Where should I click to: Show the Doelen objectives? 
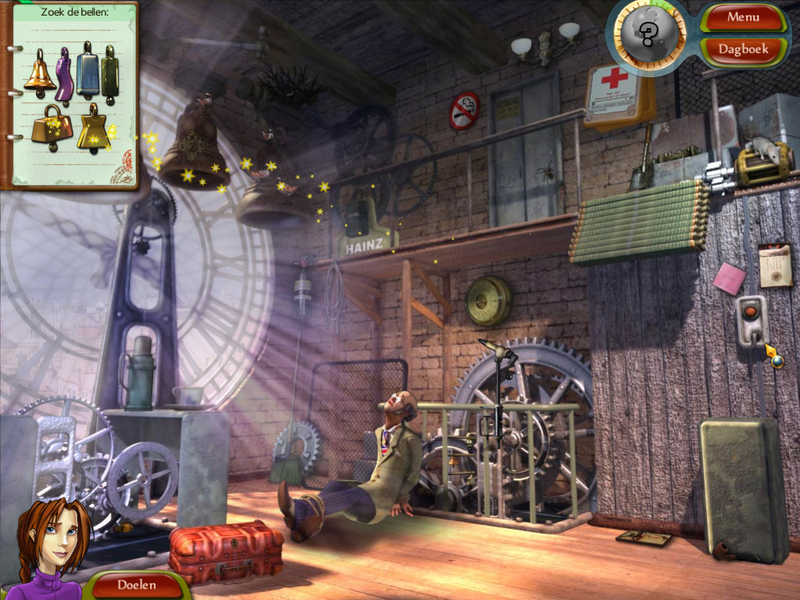tap(137, 584)
